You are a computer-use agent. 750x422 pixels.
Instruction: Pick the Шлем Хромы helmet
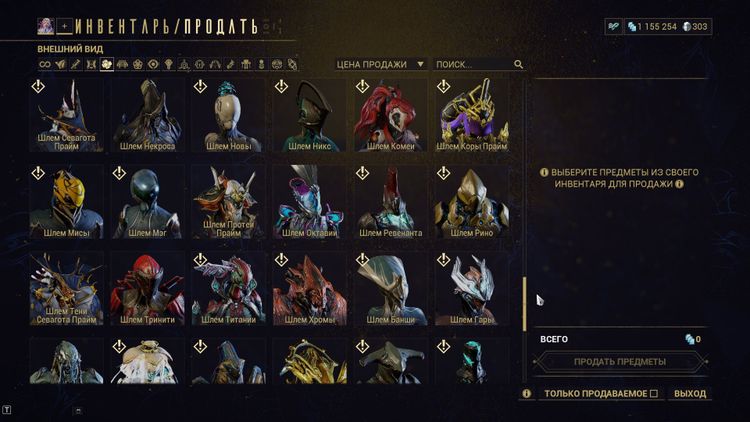click(310, 288)
